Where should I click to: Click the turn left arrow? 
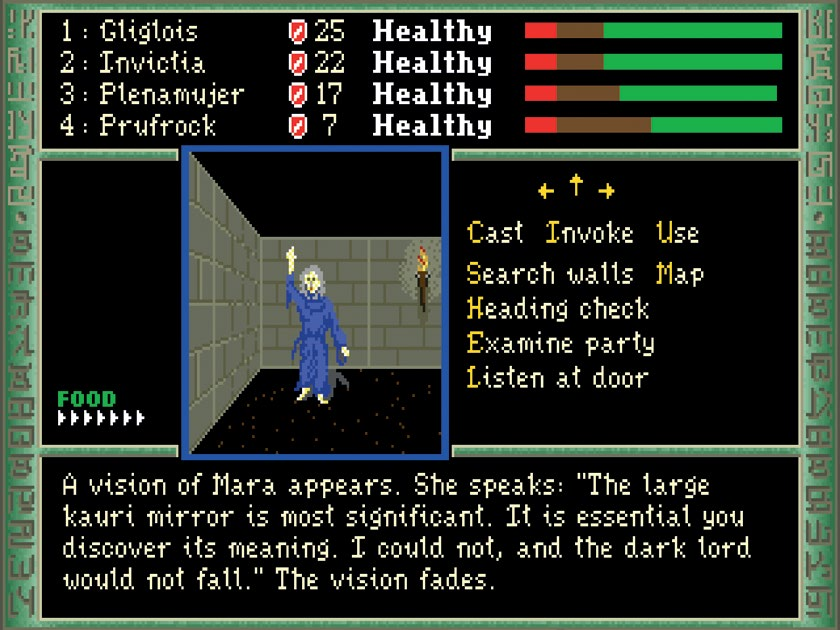pyautogui.click(x=545, y=190)
